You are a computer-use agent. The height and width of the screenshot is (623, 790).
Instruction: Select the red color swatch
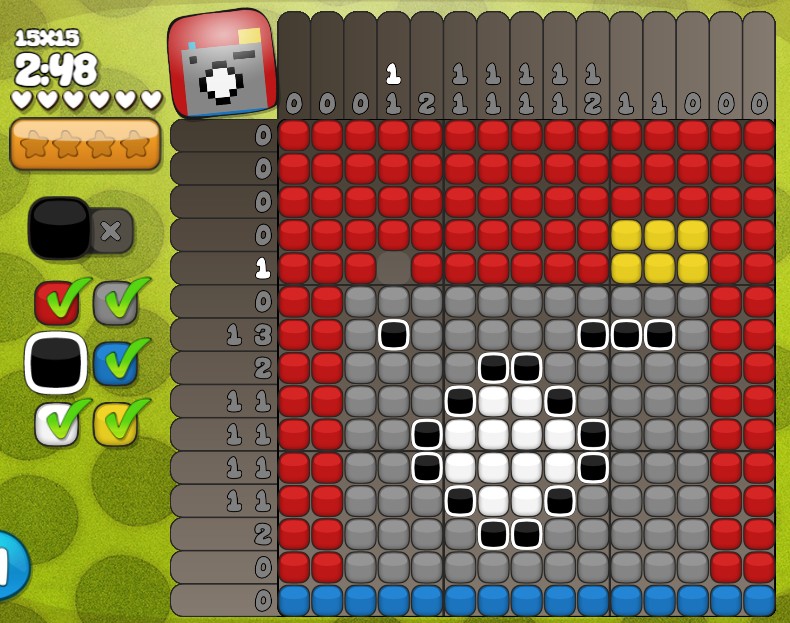point(56,303)
